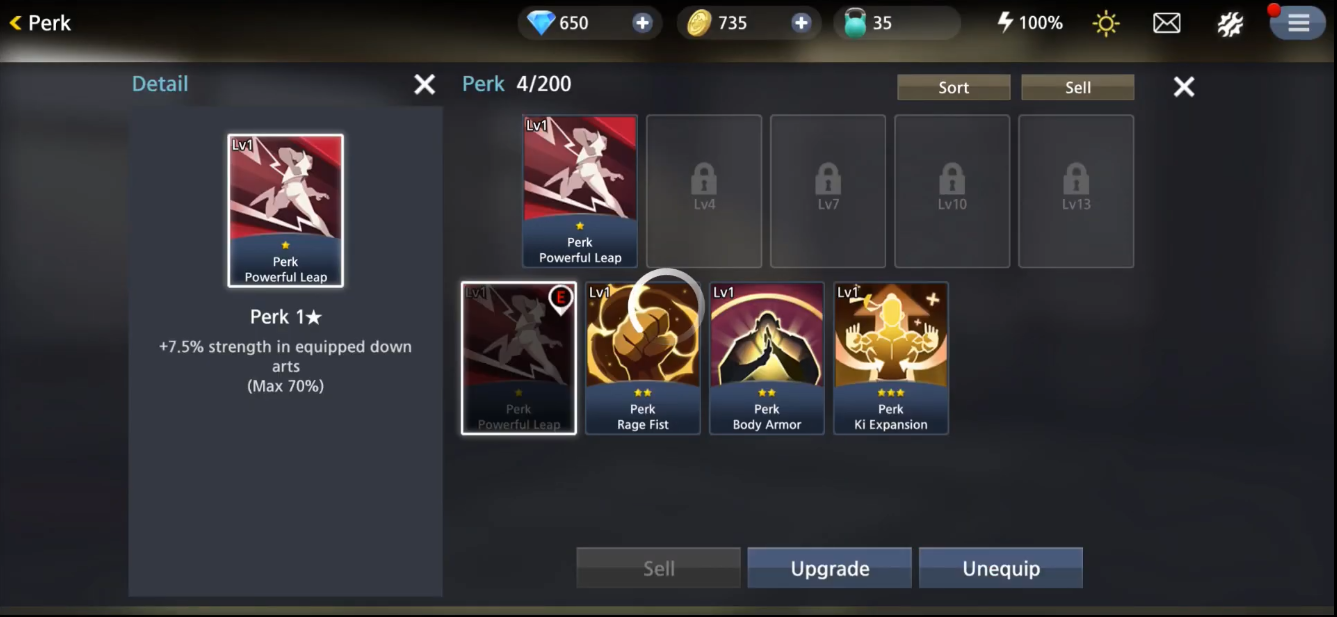This screenshot has height=617, width=1337.
Task: Select the equipped Powerful Leap slot card
Action: click(580, 191)
